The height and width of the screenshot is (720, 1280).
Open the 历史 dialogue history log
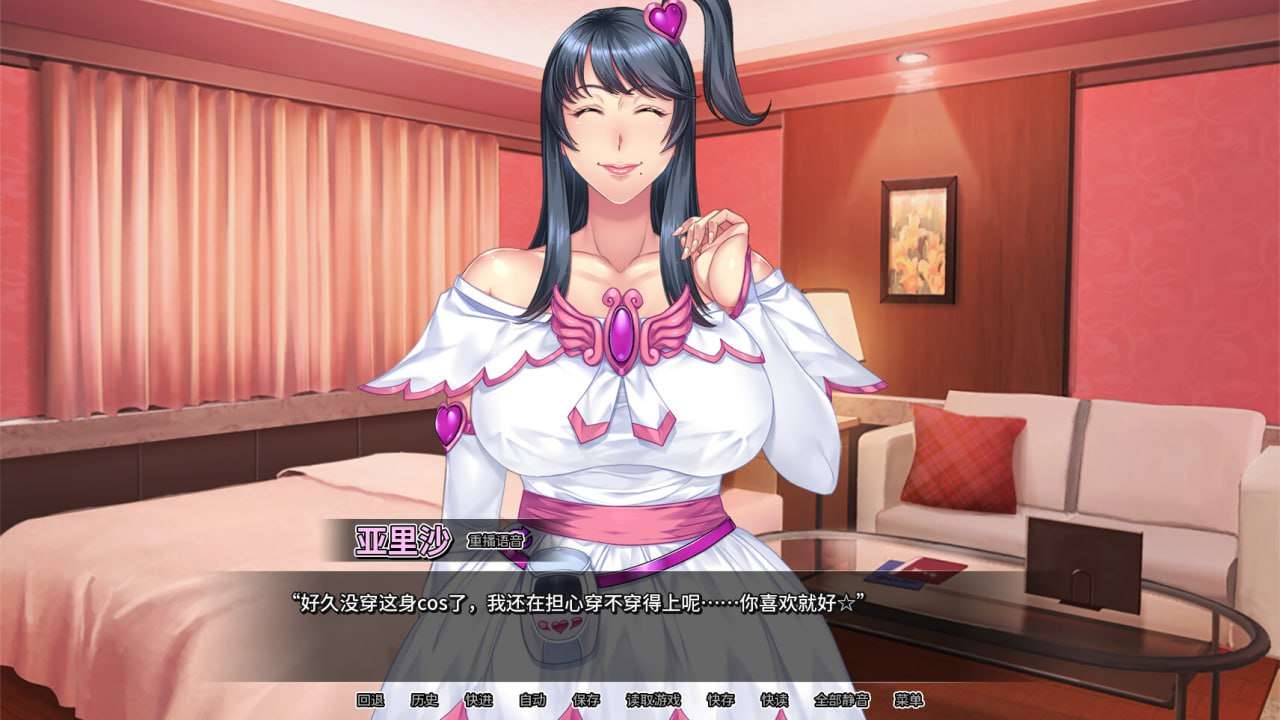click(423, 701)
